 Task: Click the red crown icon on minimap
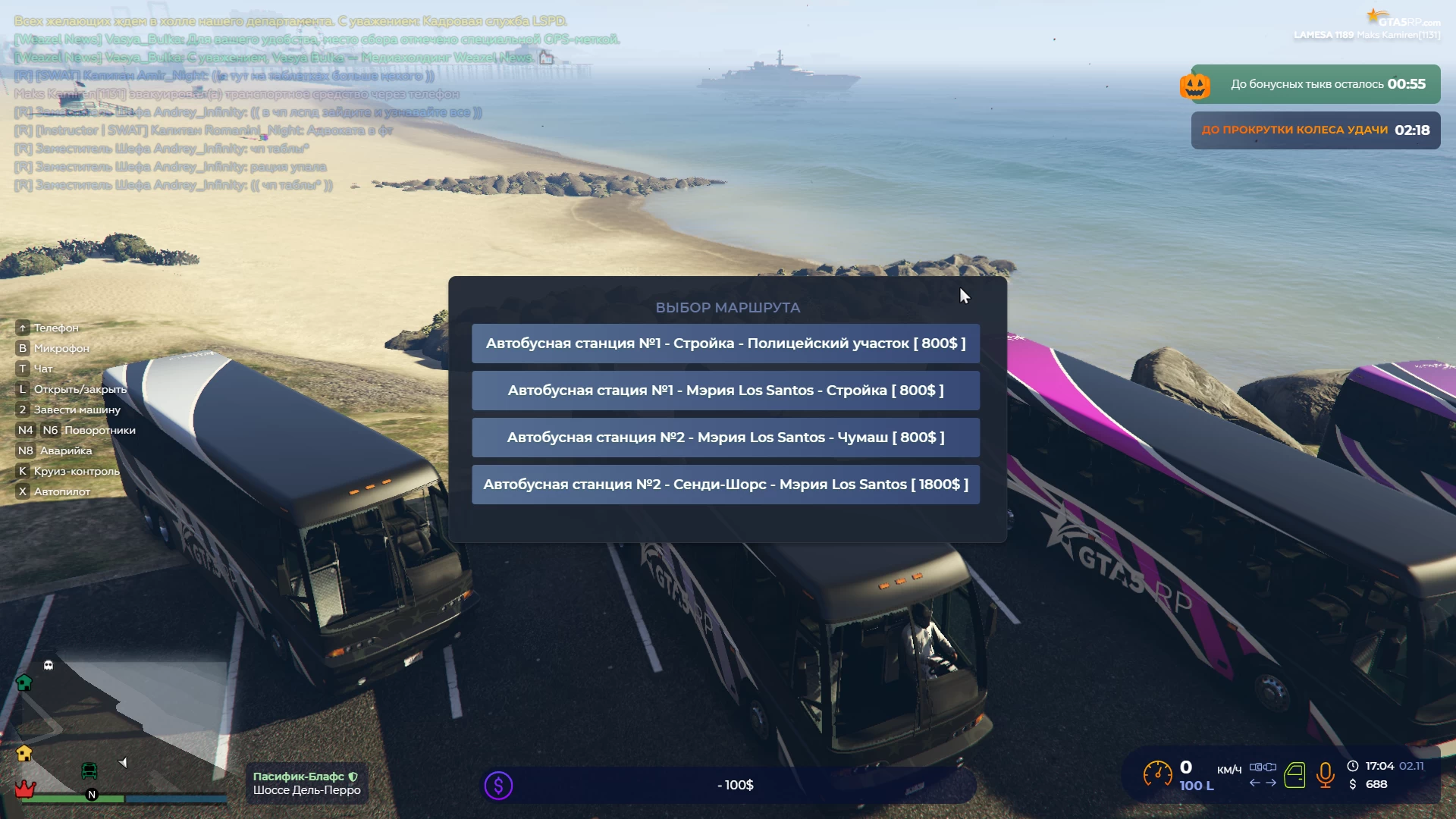[x=25, y=789]
